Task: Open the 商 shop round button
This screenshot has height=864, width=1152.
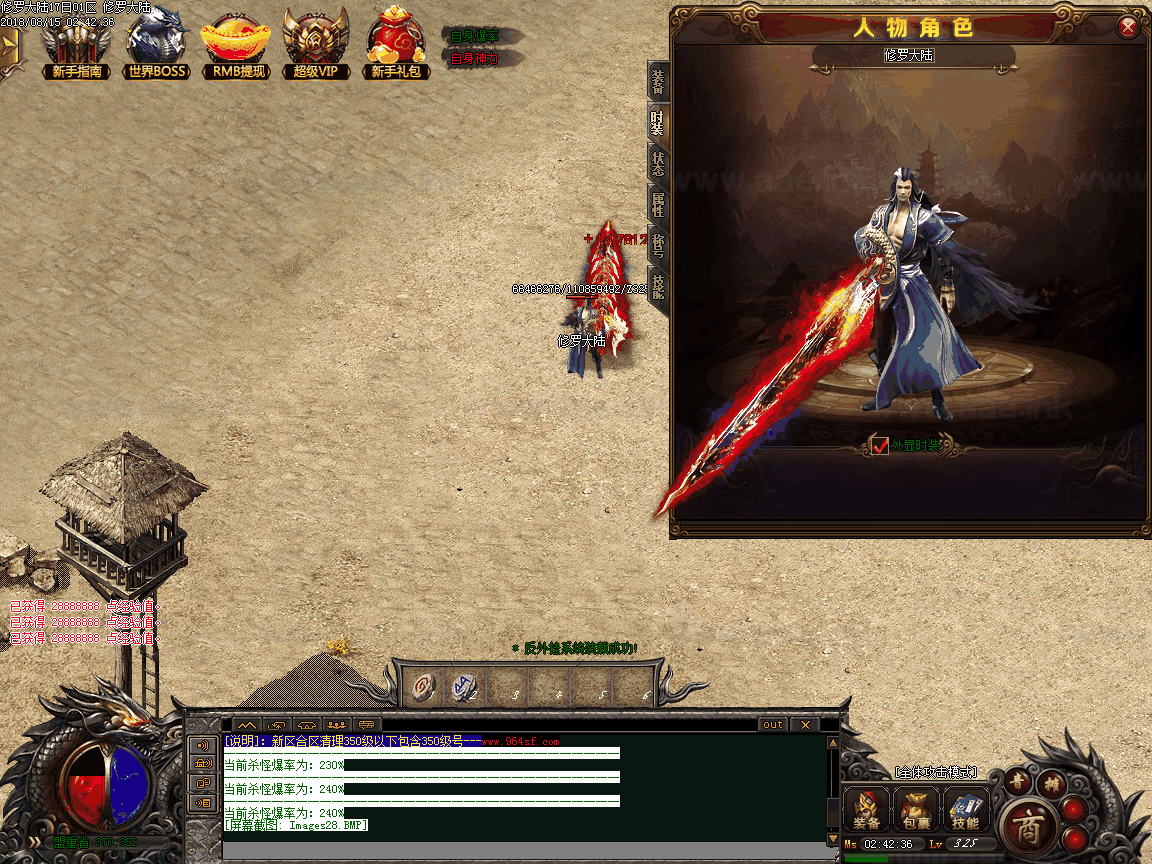Action: coord(1025,826)
